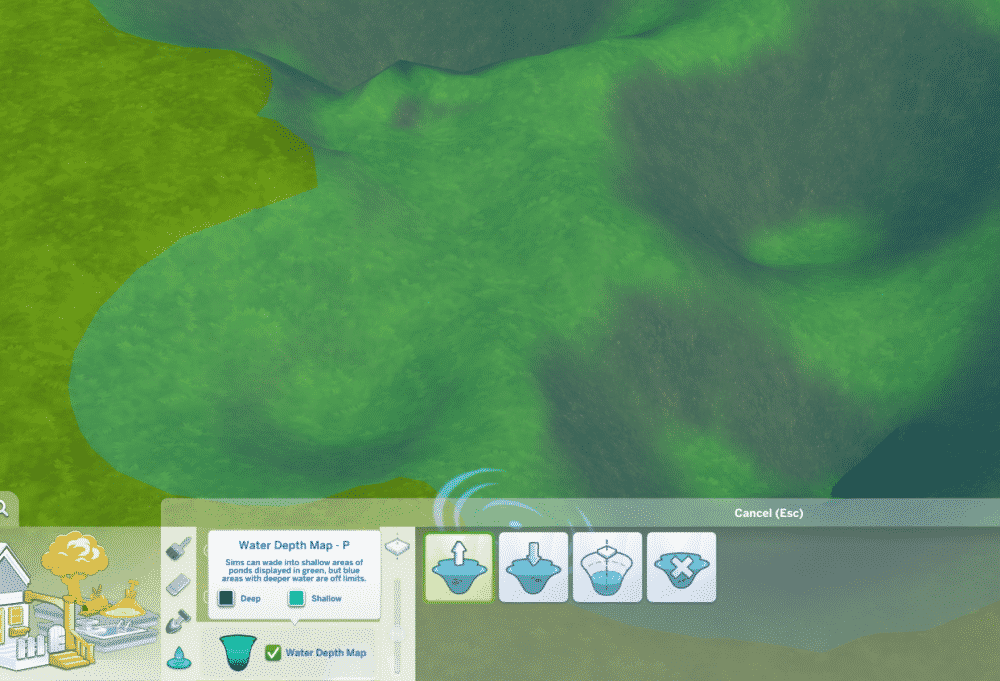The height and width of the screenshot is (681, 1000).
Task: Adjust the brush size slider
Action: 398,610
